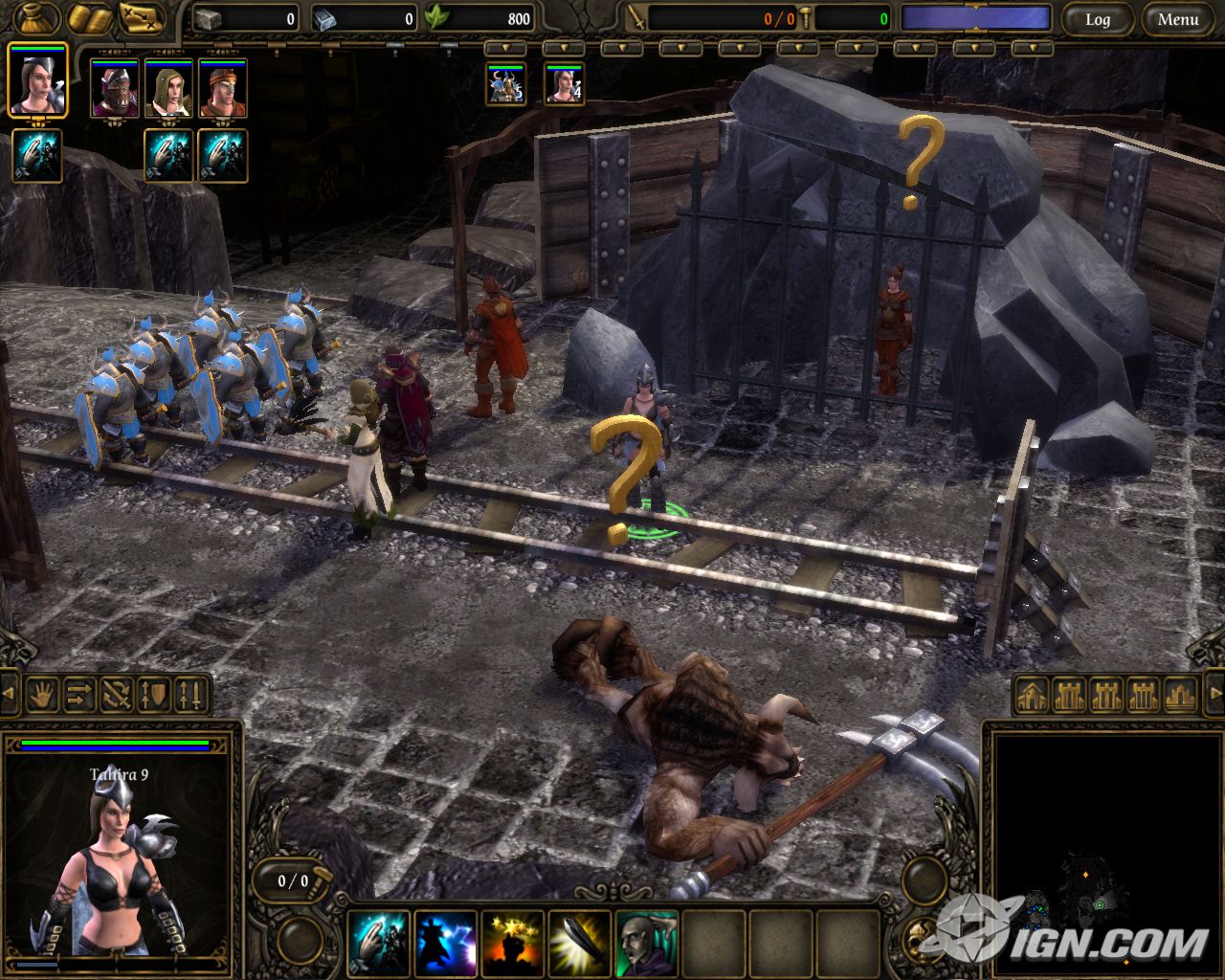The width and height of the screenshot is (1225, 980).
Task: Enable the Defend shield stance icon
Action: pos(155,695)
